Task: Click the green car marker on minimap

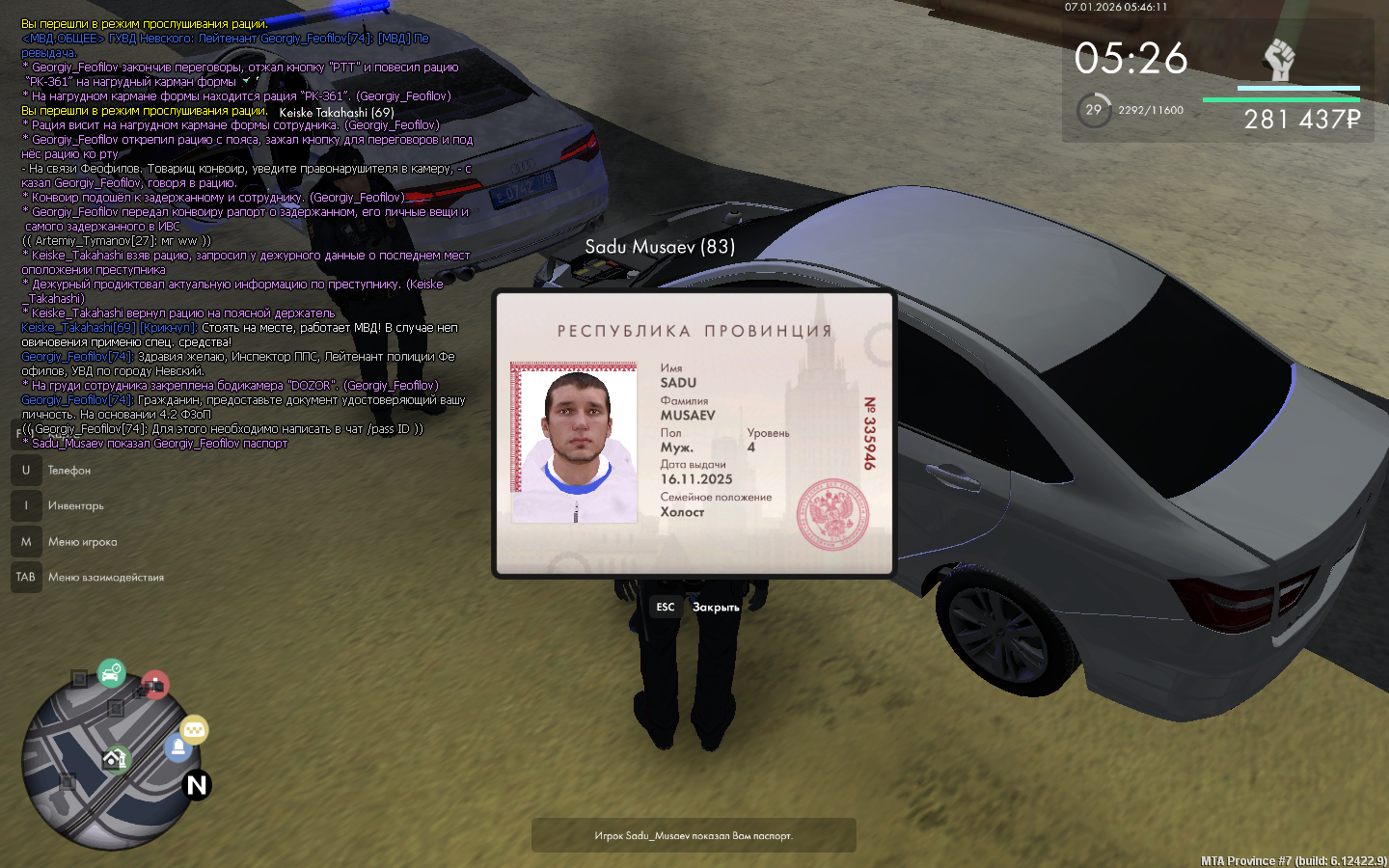Action: [112, 672]
